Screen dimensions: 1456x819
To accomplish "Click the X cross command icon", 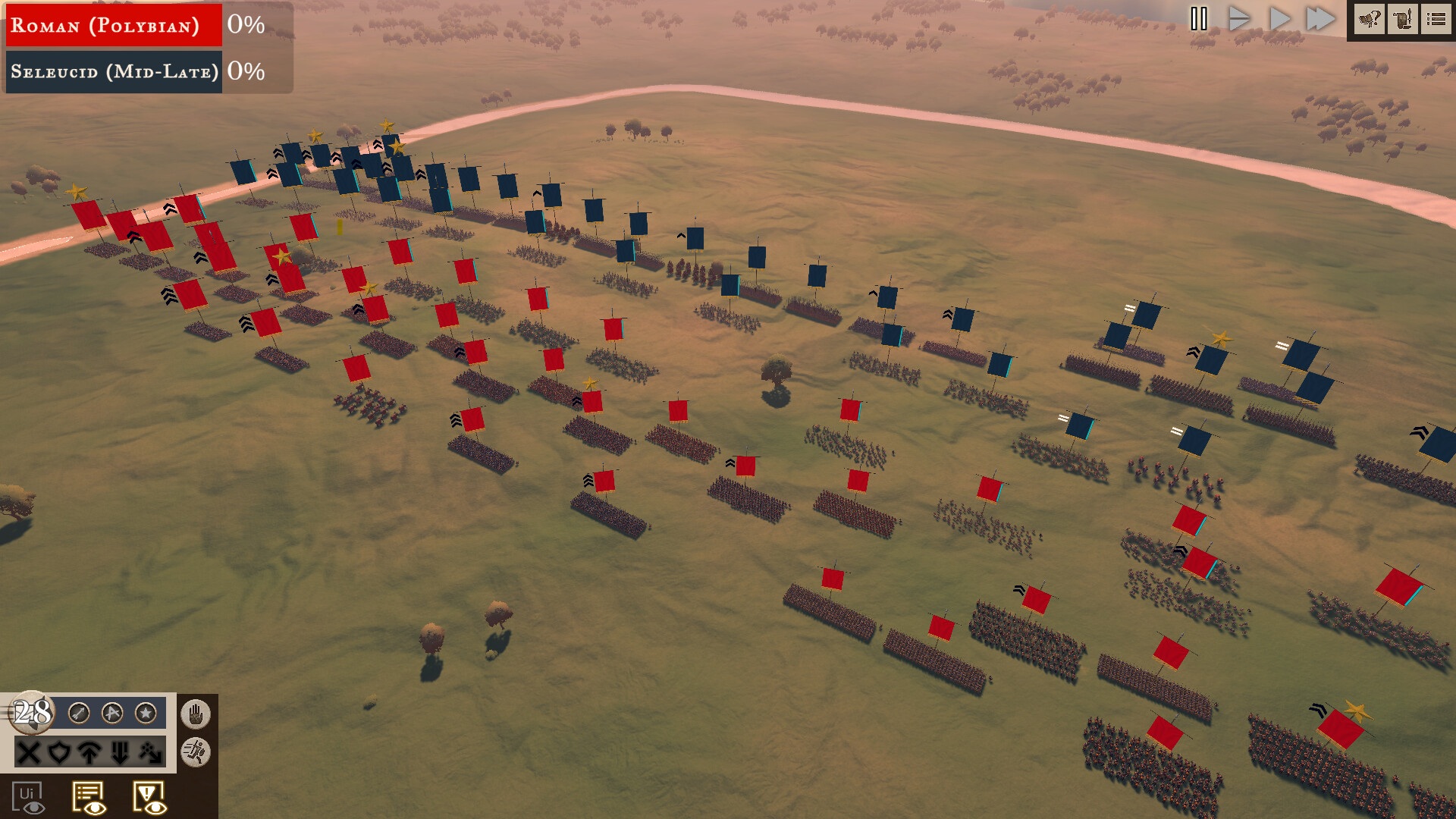I will pyautogui.click(x=29, y=752).
